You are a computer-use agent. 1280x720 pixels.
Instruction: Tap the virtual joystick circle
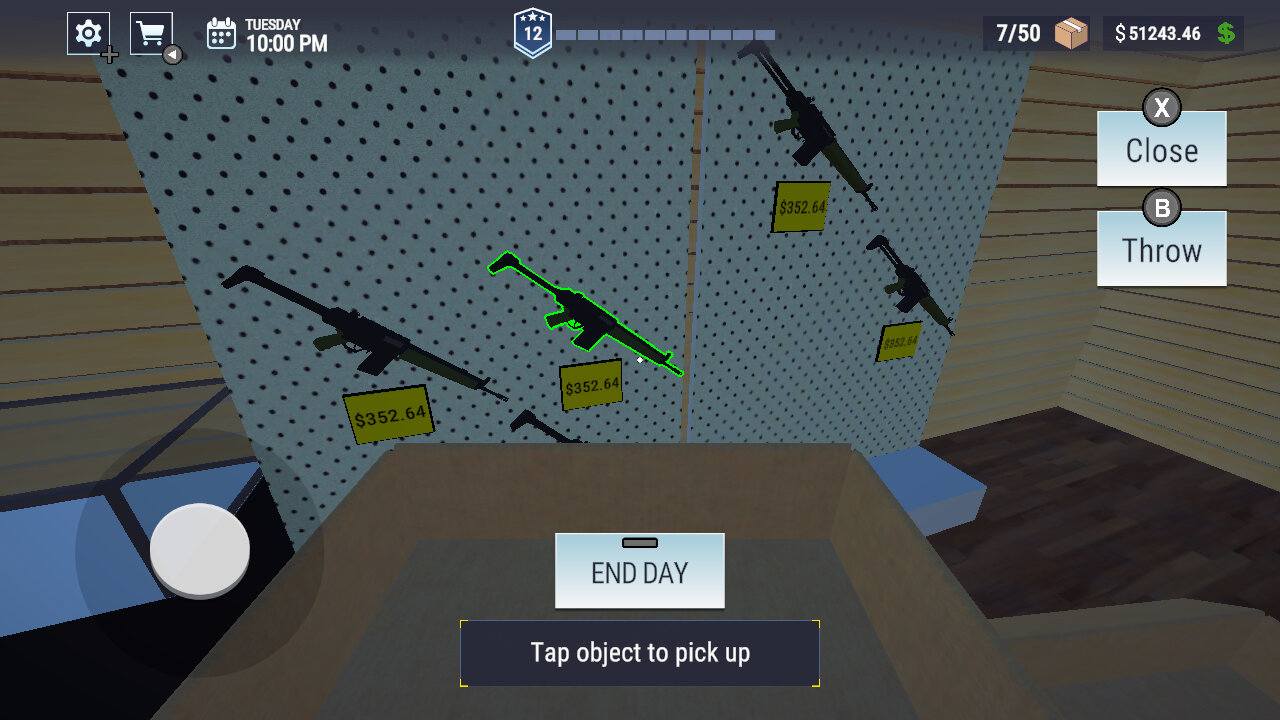[x=196, y=549]
